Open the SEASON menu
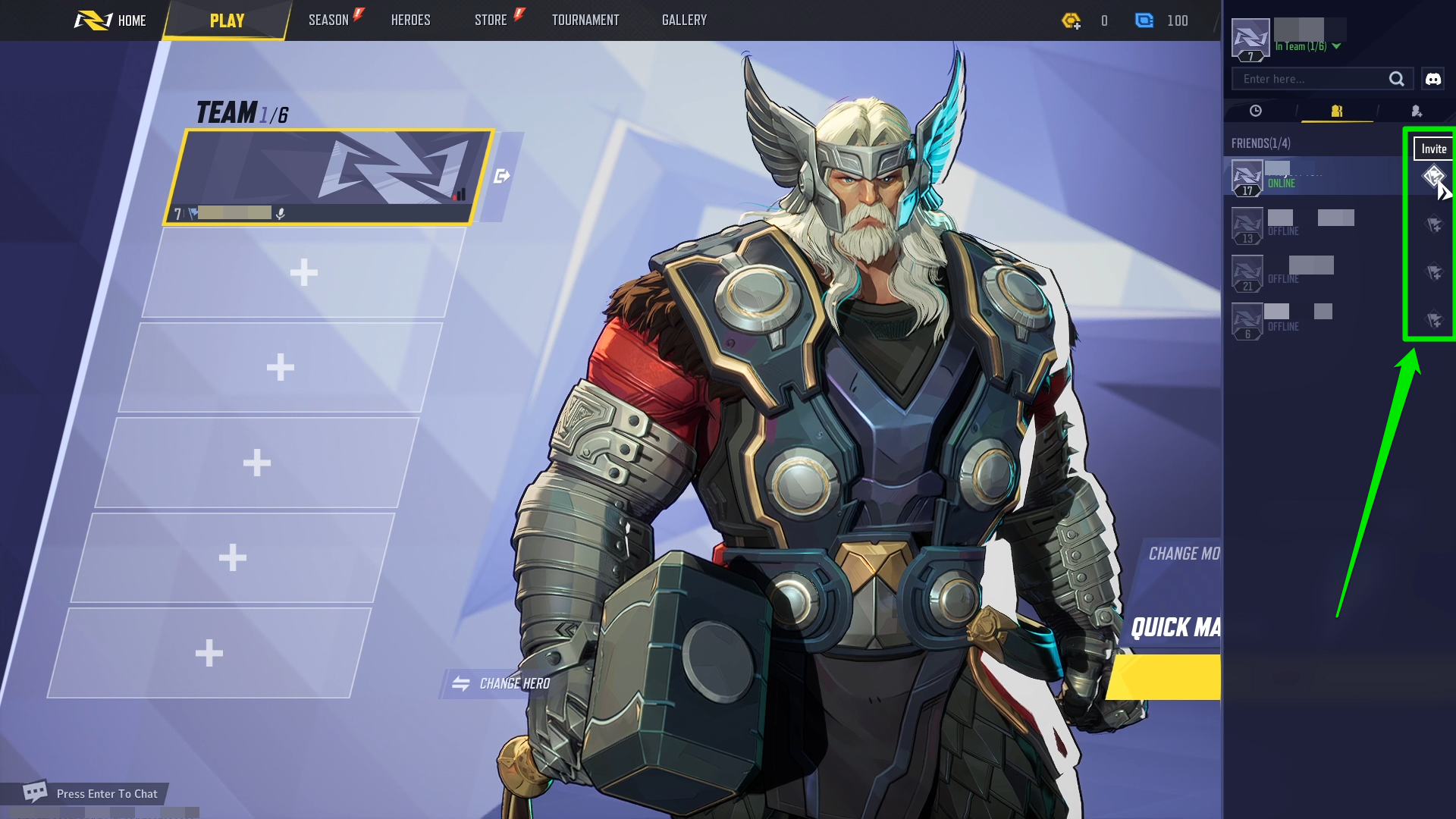 coord(329,20)
